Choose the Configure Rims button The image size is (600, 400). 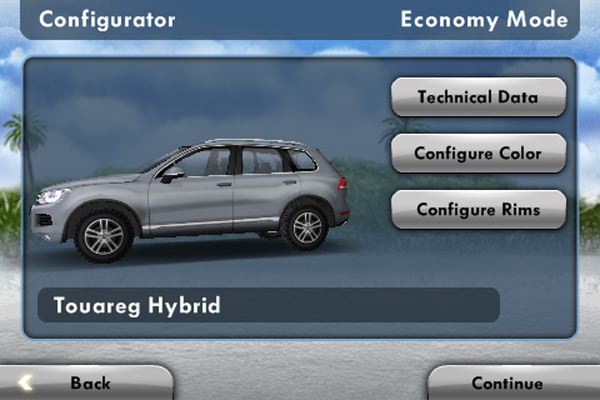coord(478,210)
